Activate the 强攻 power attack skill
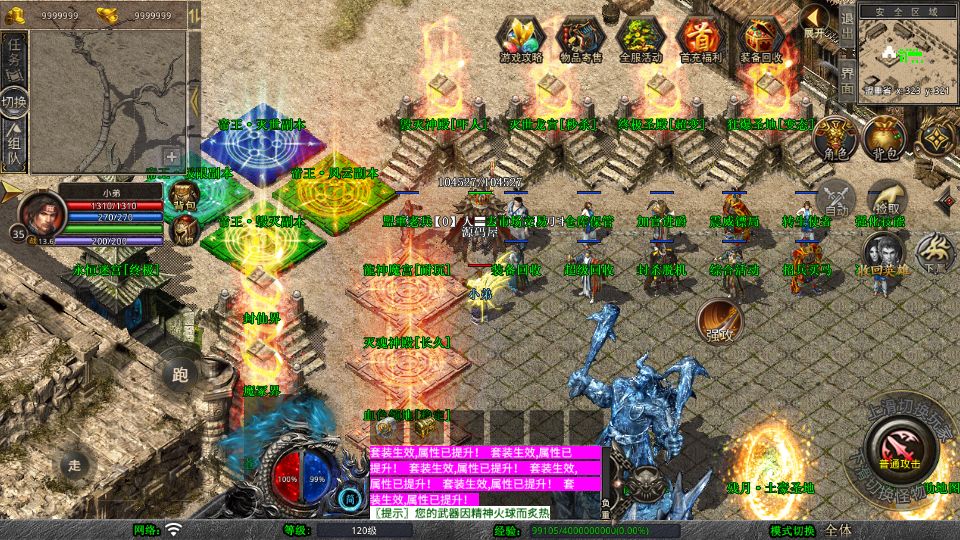Screen dimensions: 960x540 pos(719,321)
